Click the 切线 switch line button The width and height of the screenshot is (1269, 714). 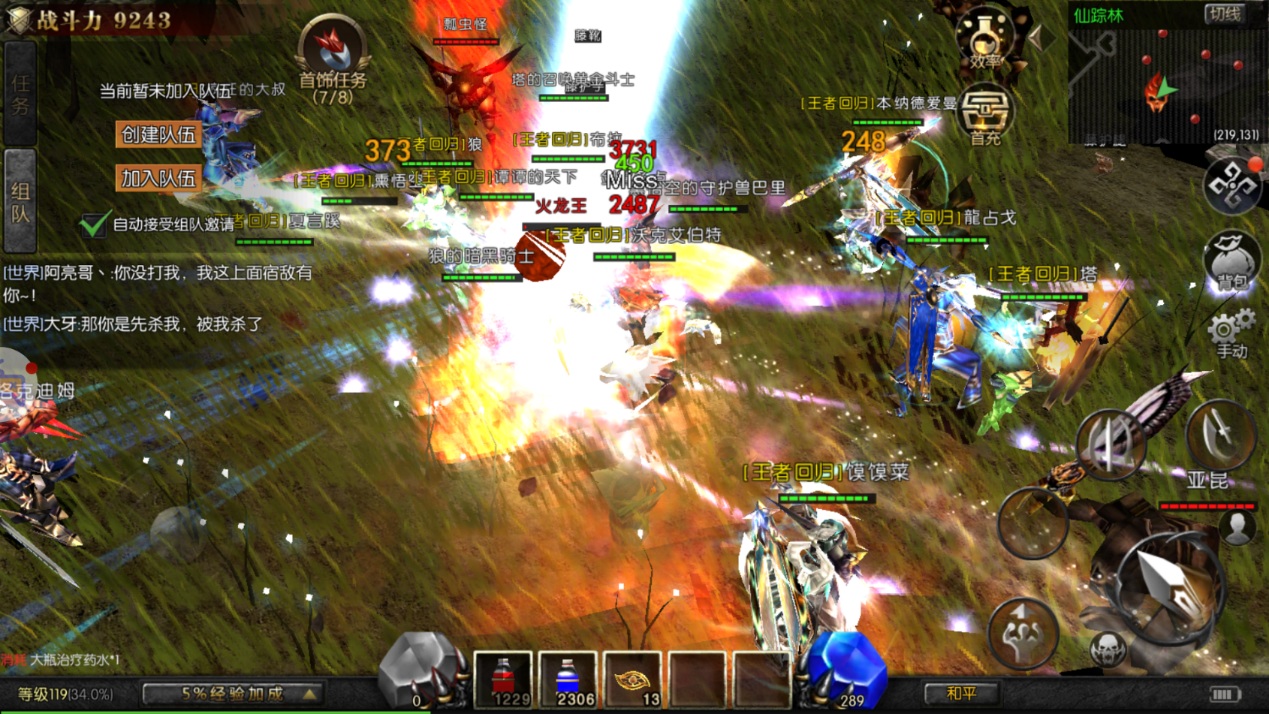(x=1224, y=14)
